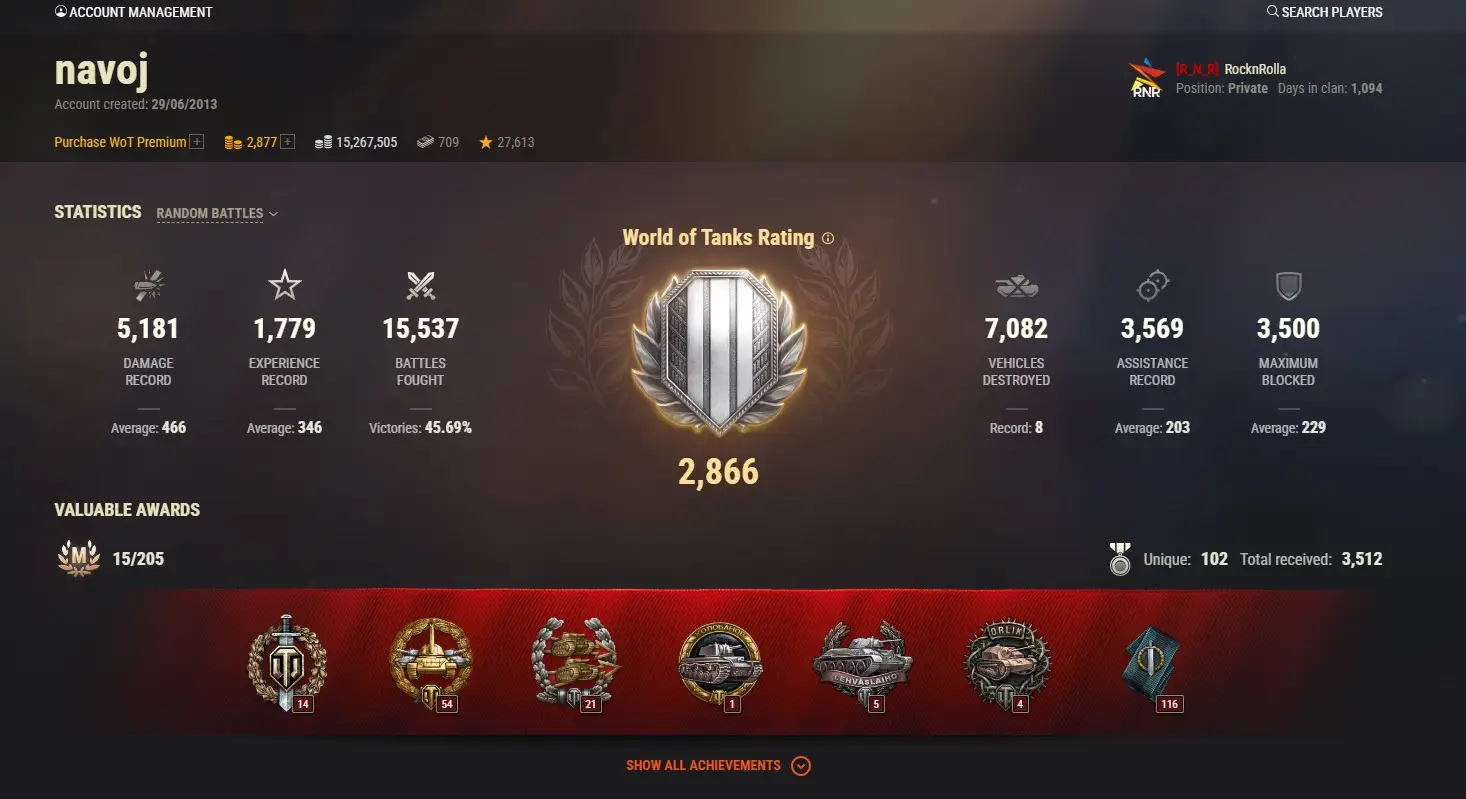Screen dimensions: 1466x799
Task: Open Account Management menu
Action: pos(134,12)
